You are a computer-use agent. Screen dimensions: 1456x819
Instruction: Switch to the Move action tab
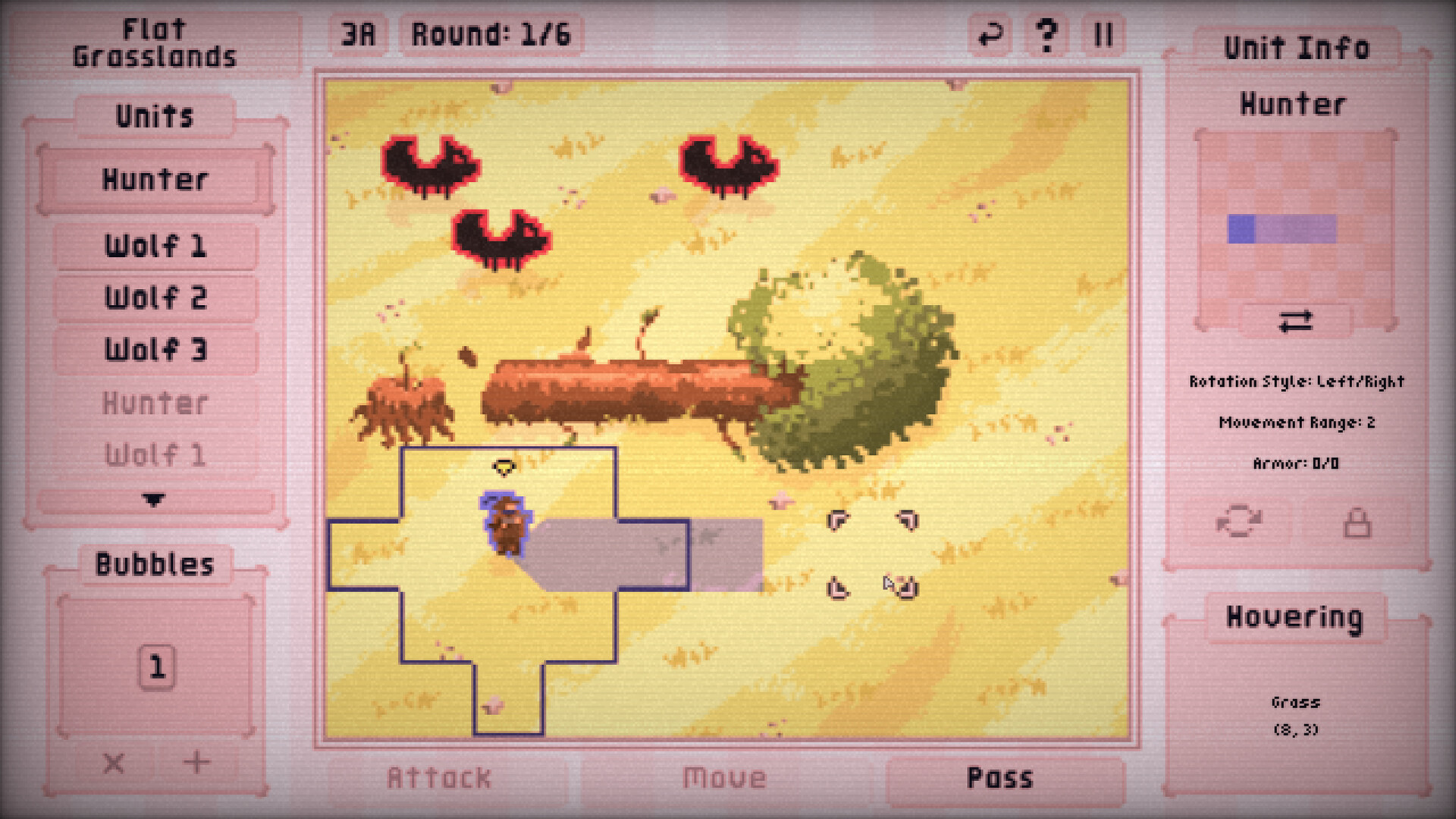(x=724, y=776)
